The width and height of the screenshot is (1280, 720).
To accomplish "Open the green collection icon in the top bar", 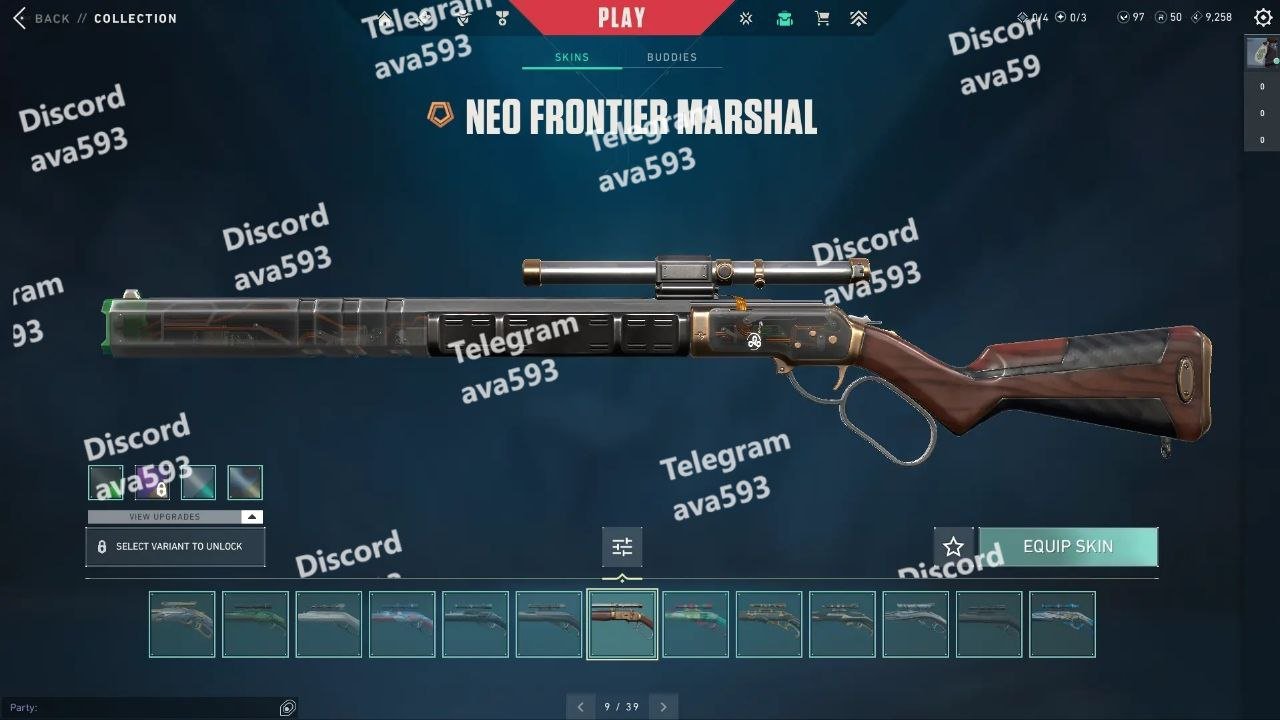I will [785, 18].
